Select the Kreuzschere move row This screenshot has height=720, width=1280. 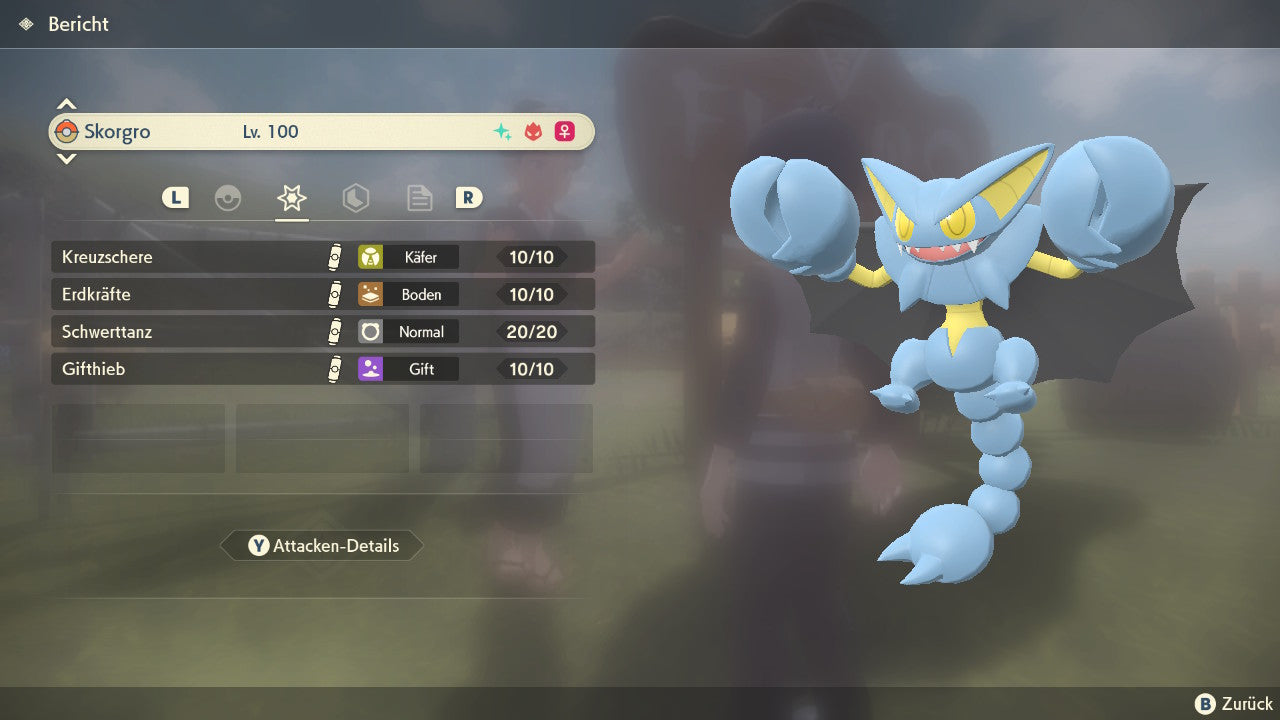322,257
